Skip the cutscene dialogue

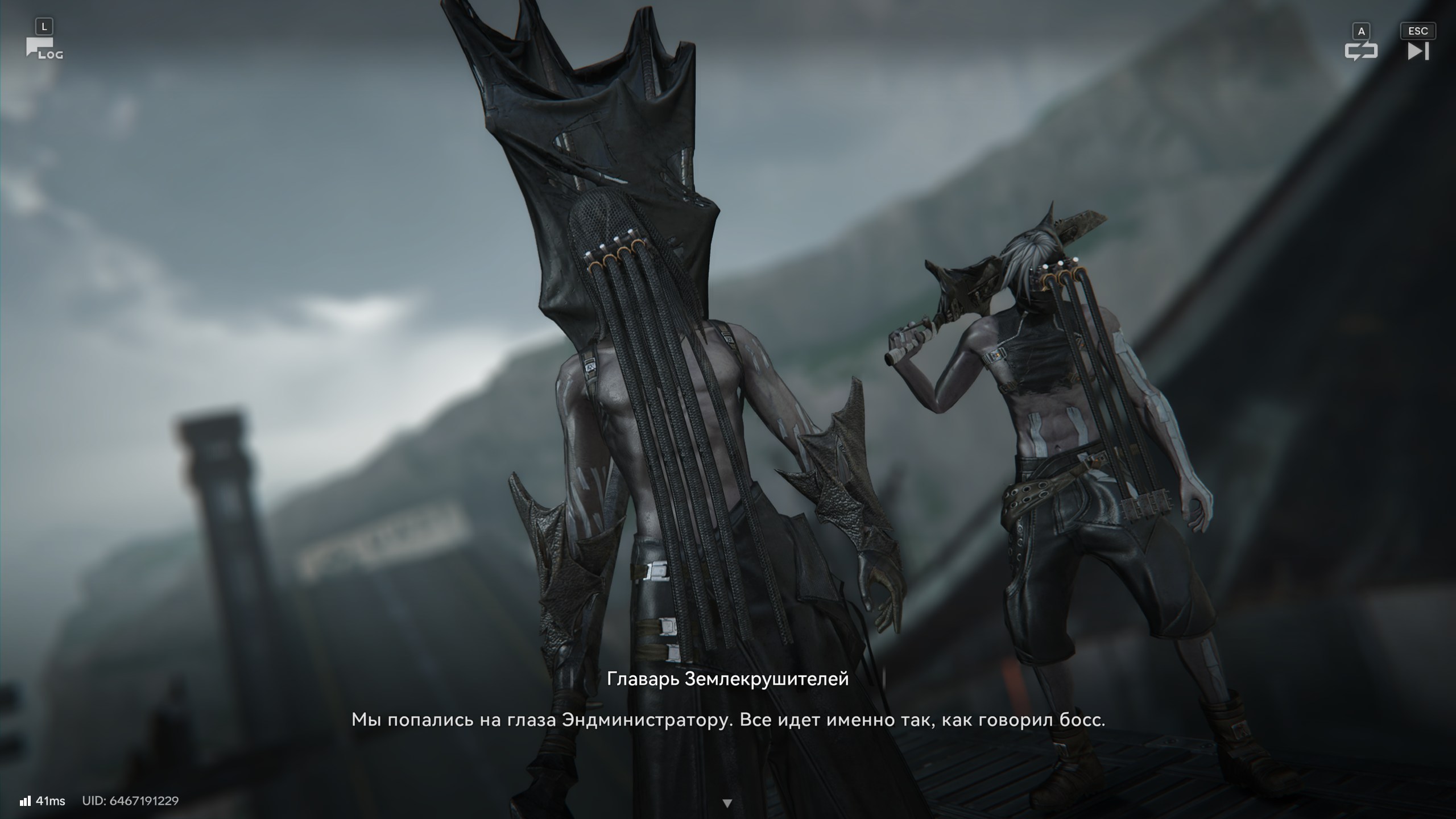click(1417, 51)
